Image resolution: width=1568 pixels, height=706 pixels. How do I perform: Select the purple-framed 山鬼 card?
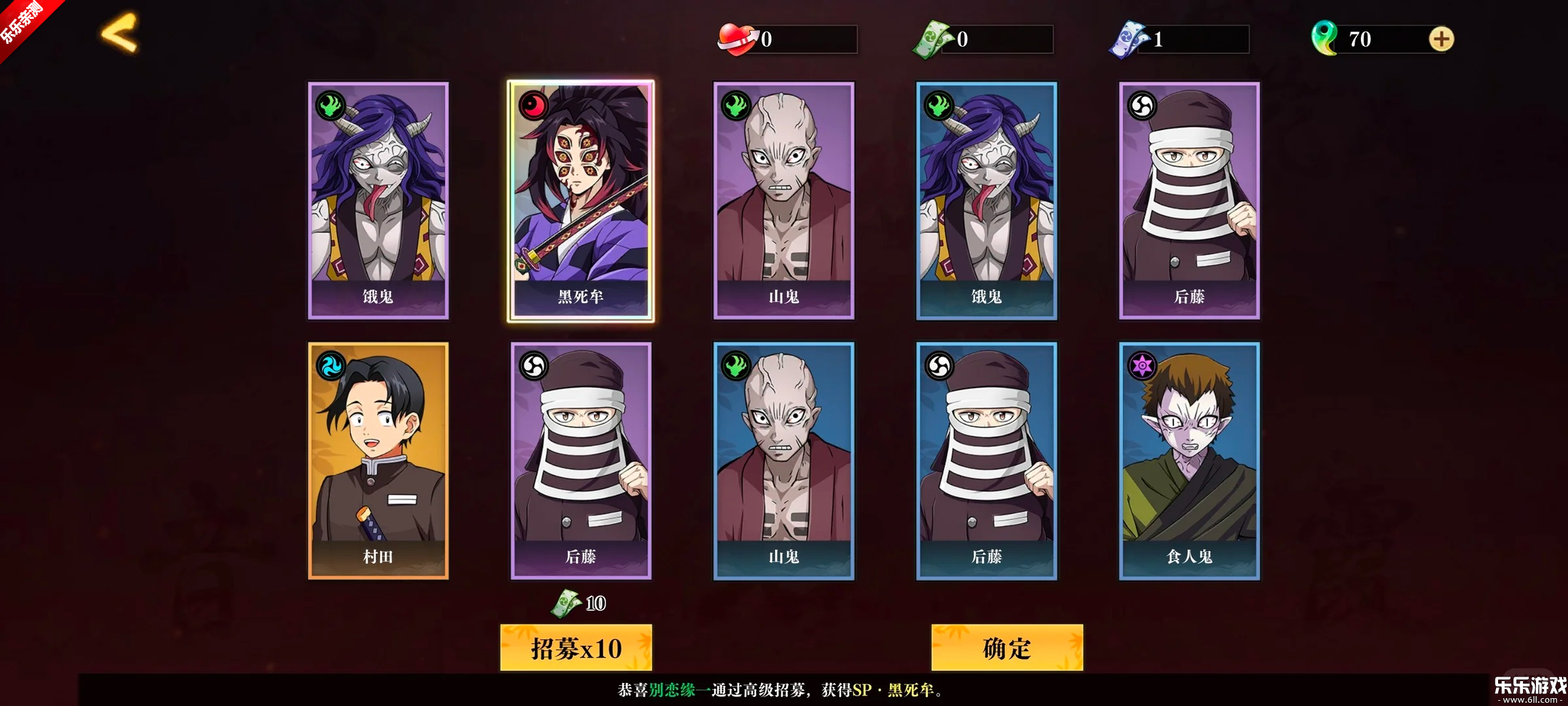pos(784,201)
